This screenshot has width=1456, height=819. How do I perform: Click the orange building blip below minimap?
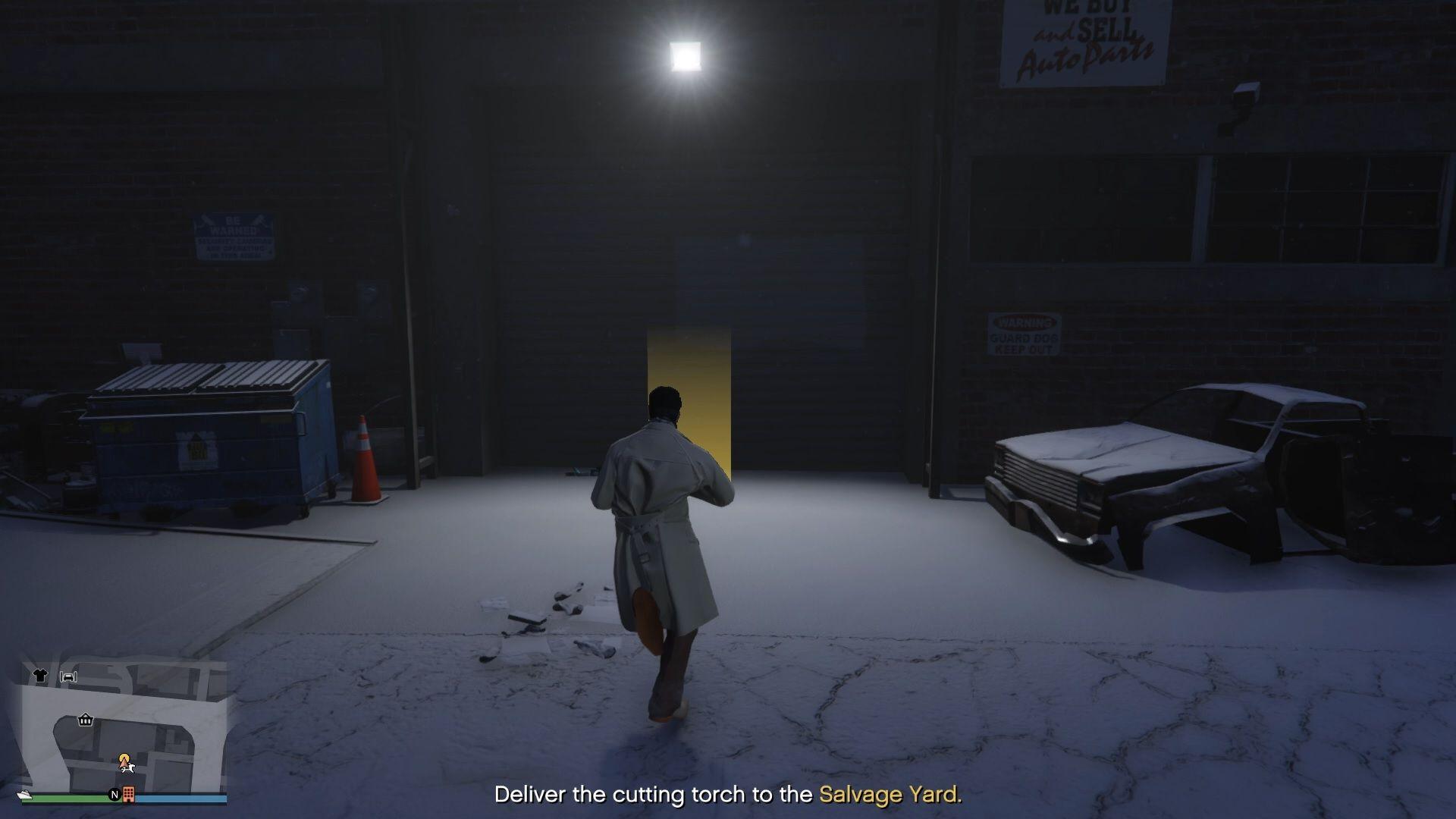pyautogui.click(x=128, y=795)
